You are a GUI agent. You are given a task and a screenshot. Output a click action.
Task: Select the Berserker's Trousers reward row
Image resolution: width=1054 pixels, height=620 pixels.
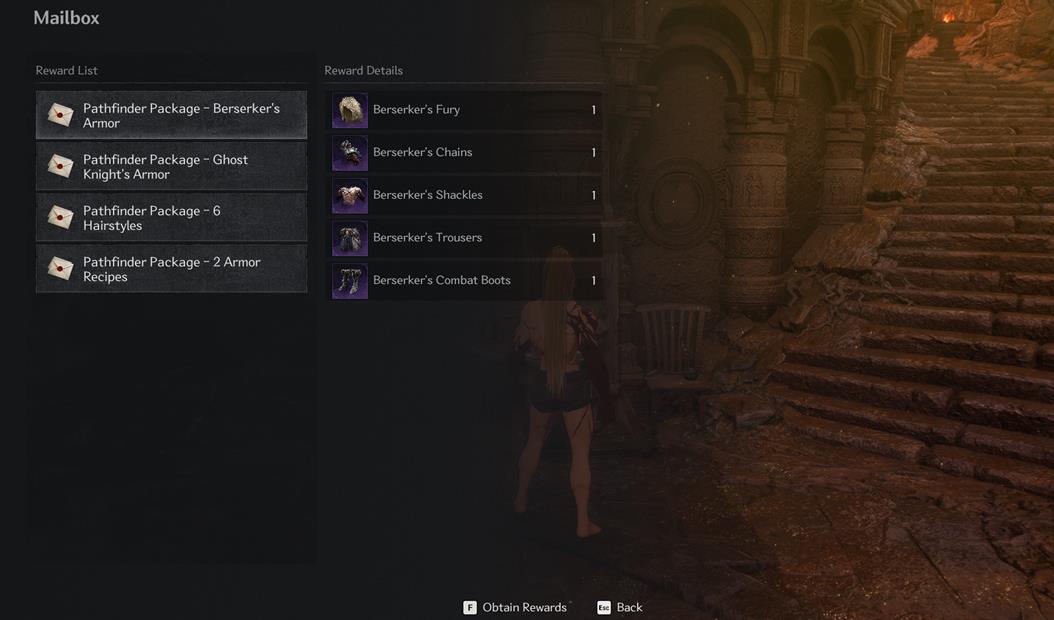tap(466, 238)
